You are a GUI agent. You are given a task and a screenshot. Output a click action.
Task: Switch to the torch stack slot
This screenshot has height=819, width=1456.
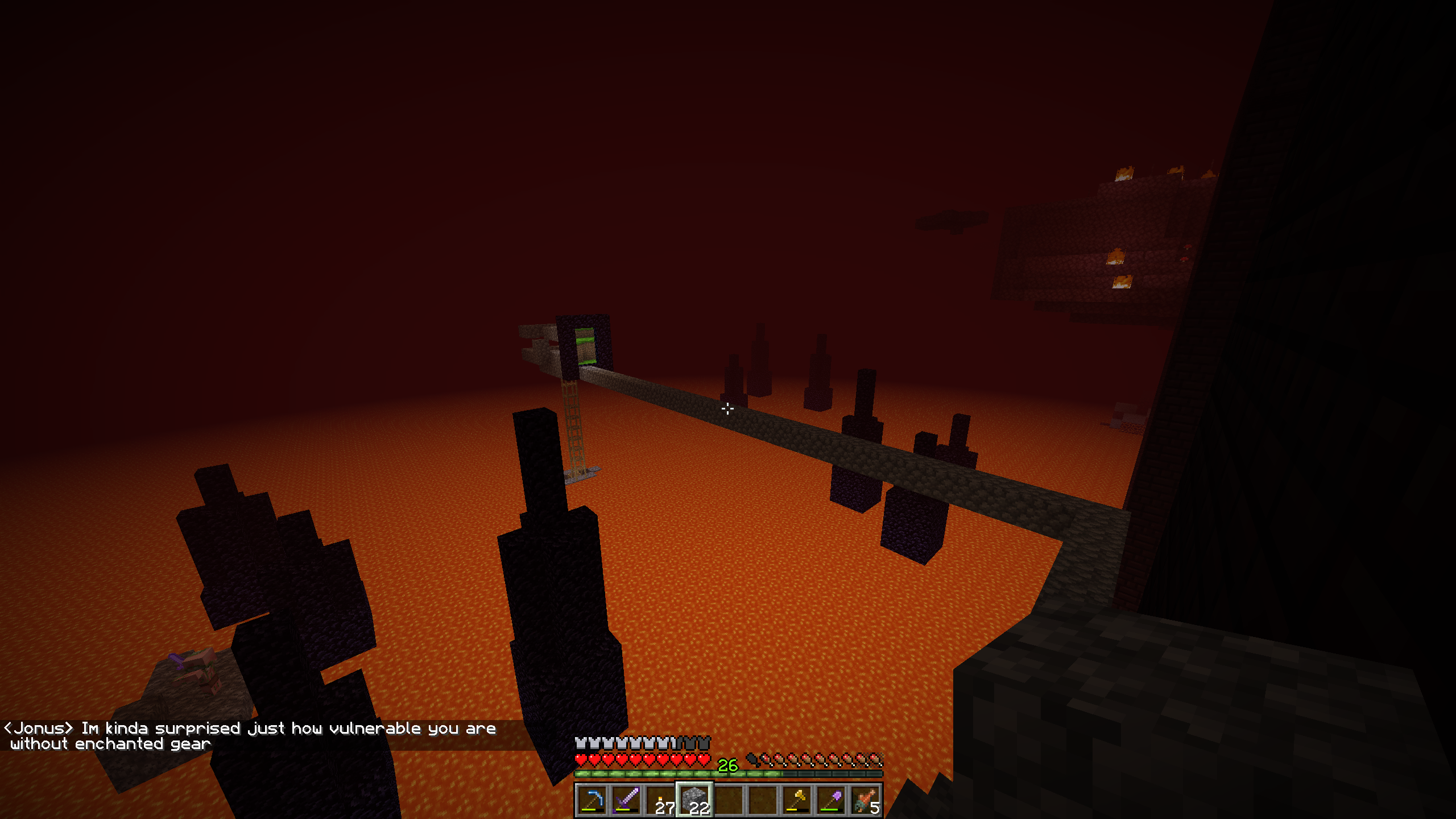pyautogui.click(x=660, y=801)
